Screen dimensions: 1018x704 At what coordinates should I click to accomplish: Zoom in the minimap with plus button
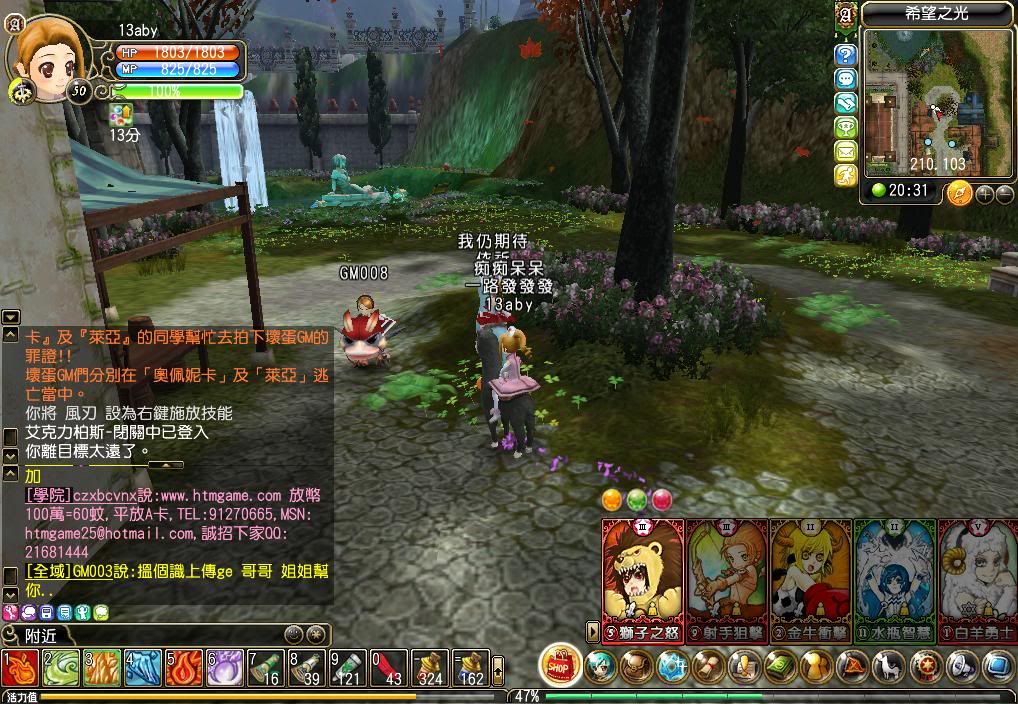tap(984, 193)
